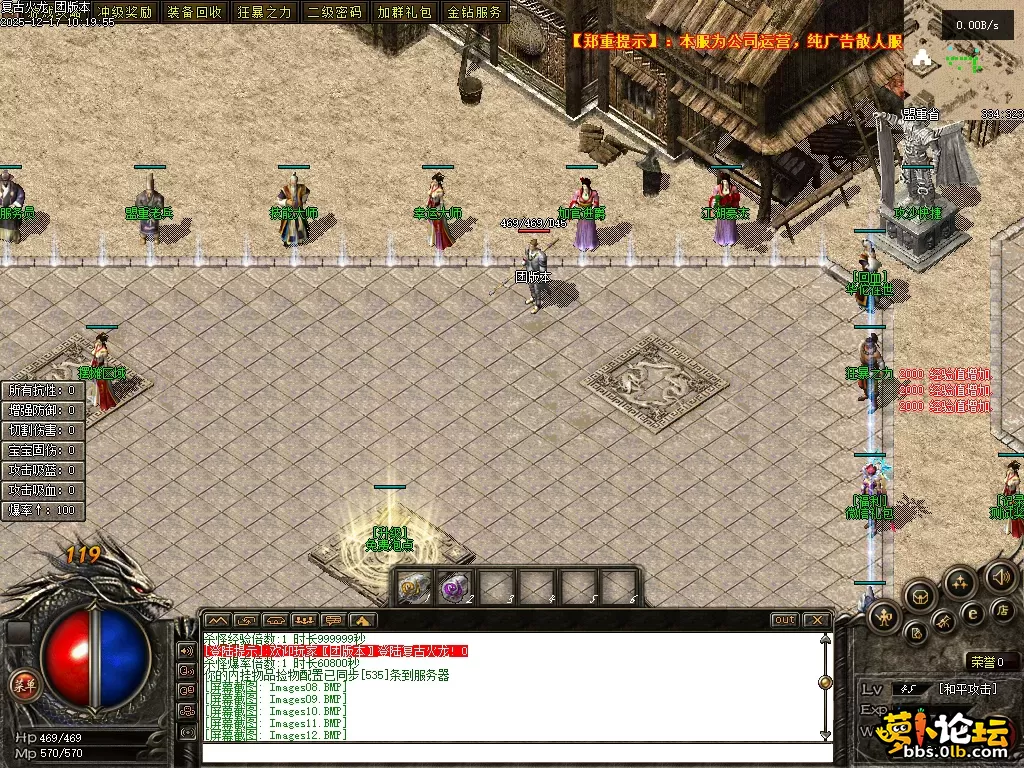The height and width of the screenshot is (768, 1024).
Task: Open the skills button with three stars
Action: tap(960, 582)
